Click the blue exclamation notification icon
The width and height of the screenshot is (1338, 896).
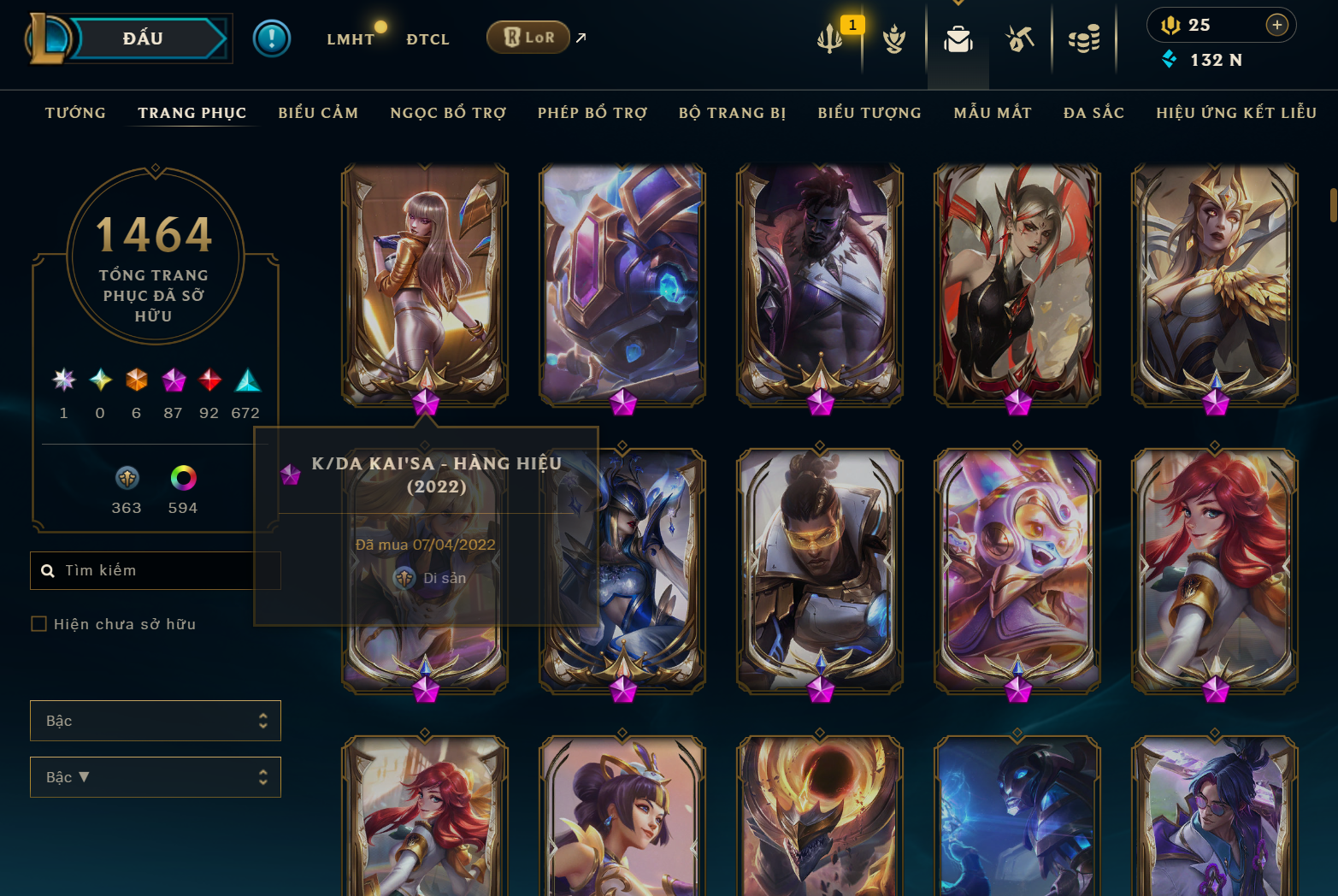(272, 38)
